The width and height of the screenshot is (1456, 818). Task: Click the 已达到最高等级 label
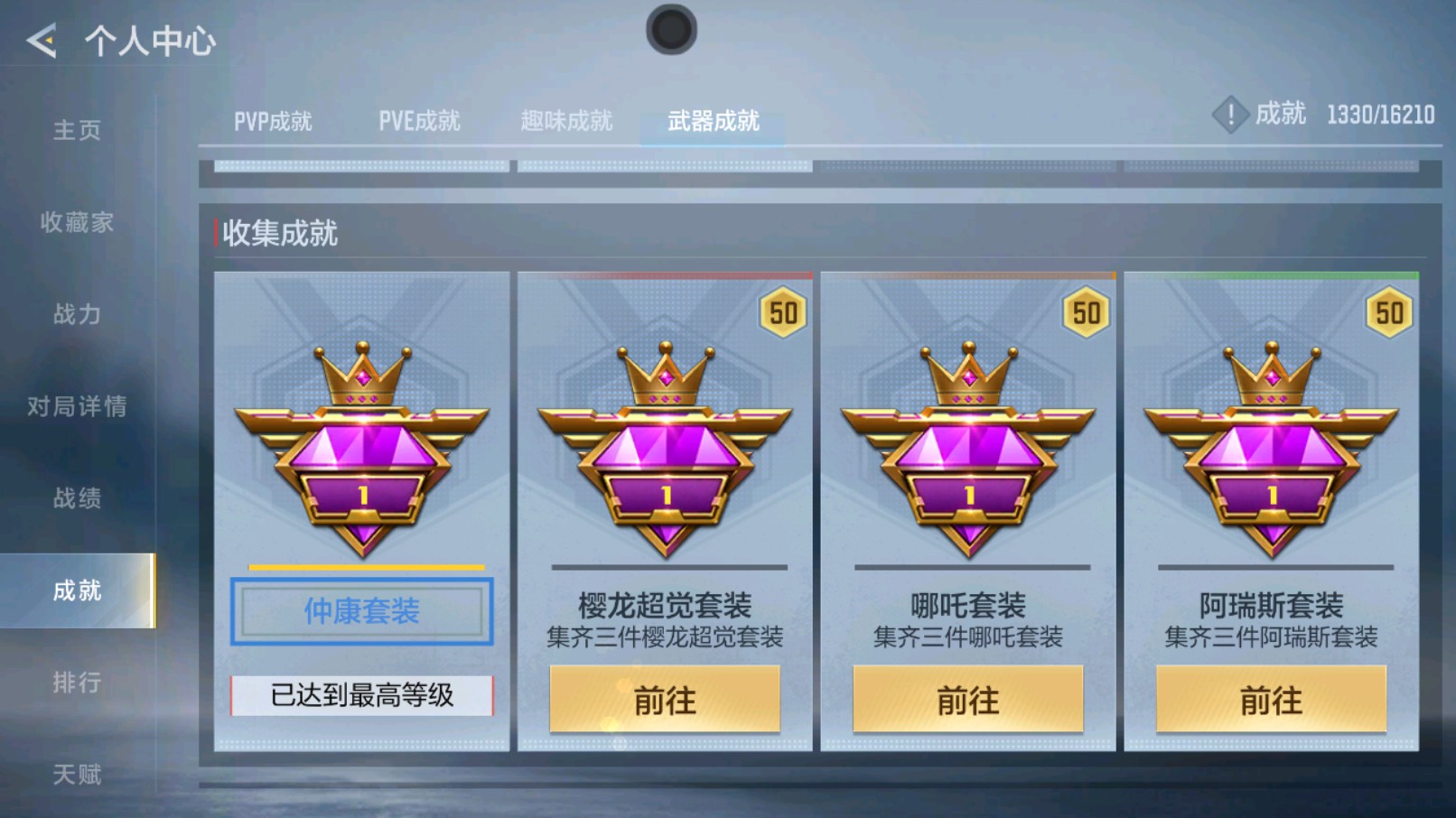[x=360, y=695]
